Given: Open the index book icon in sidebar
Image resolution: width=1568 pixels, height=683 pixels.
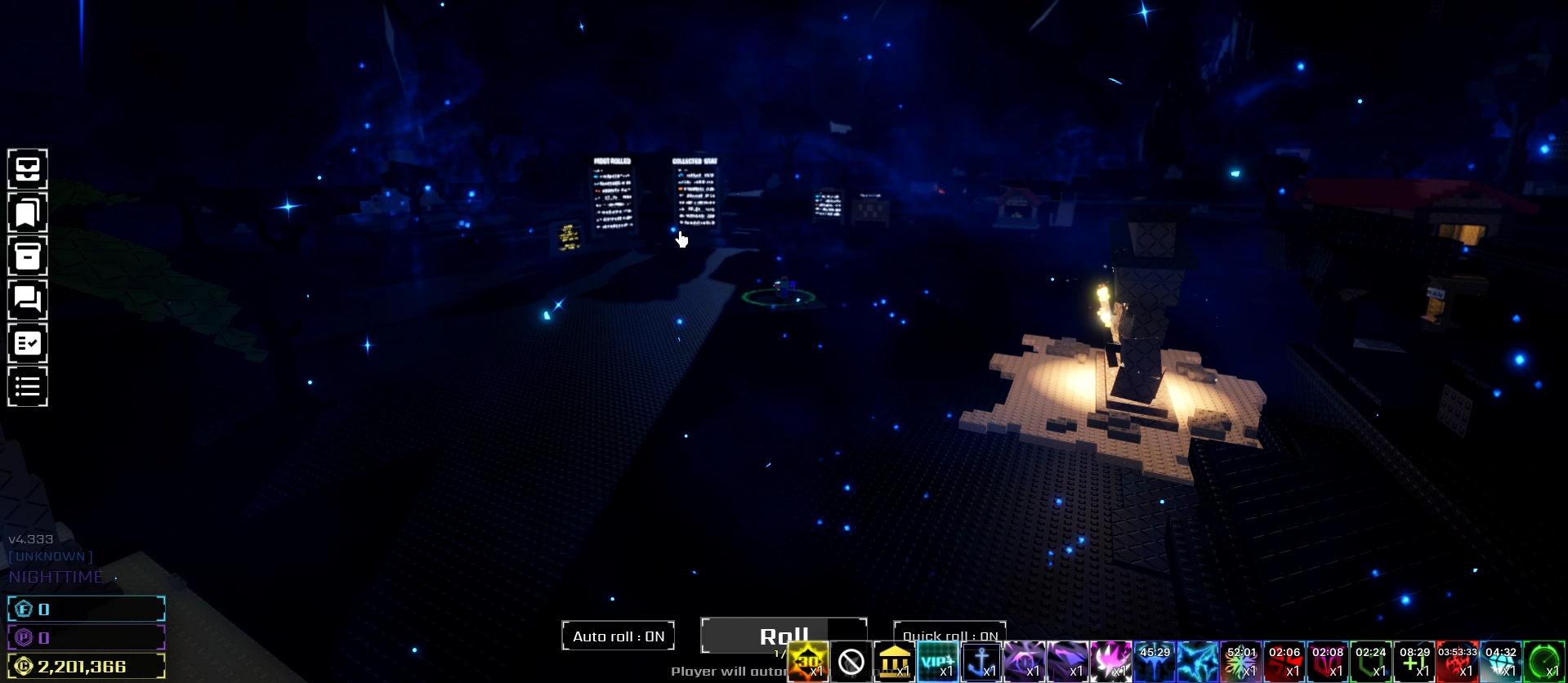Looking at the screenshot, I should point(27,212).
